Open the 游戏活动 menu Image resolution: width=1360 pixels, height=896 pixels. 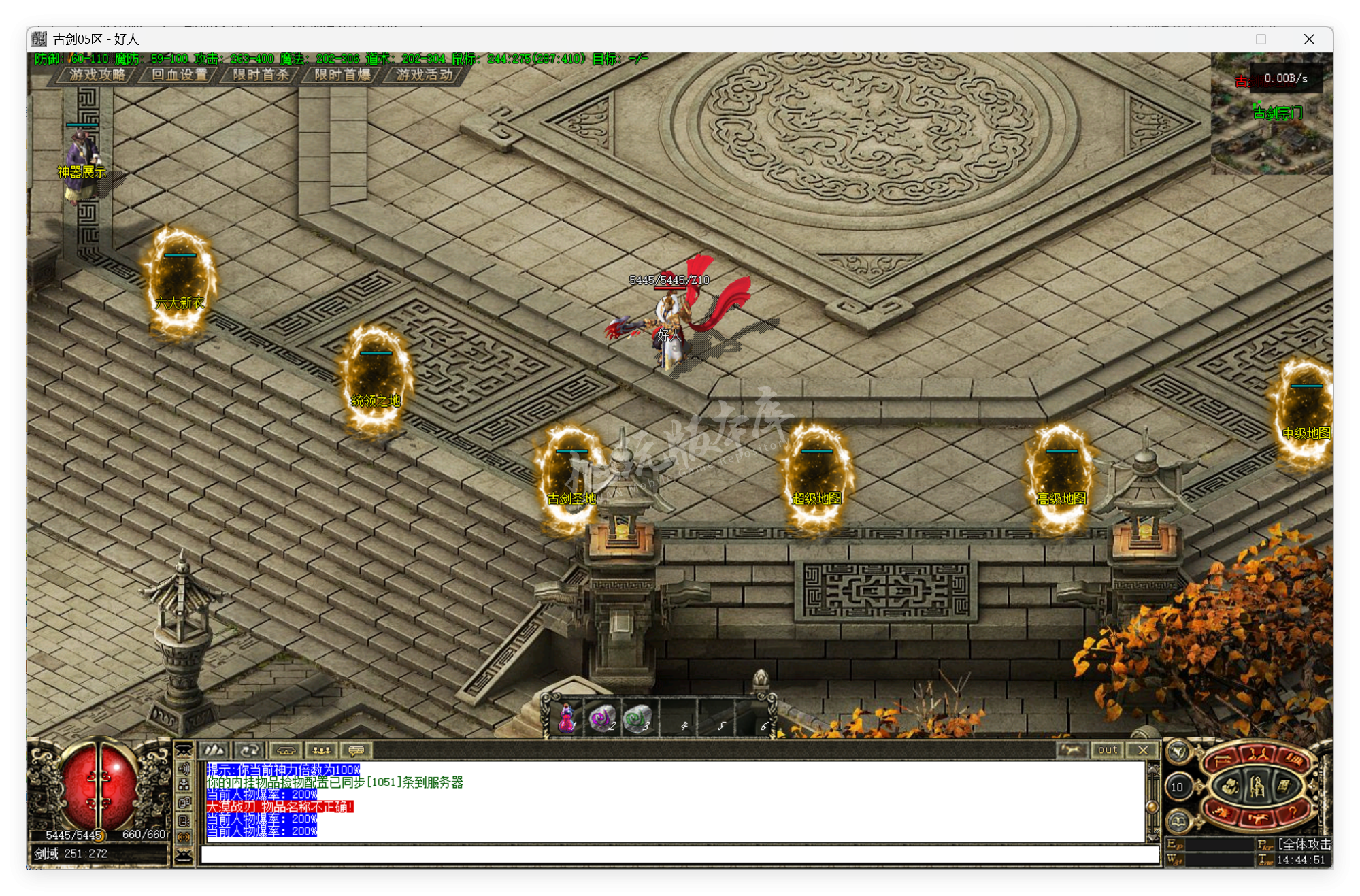tap(423, 76)
